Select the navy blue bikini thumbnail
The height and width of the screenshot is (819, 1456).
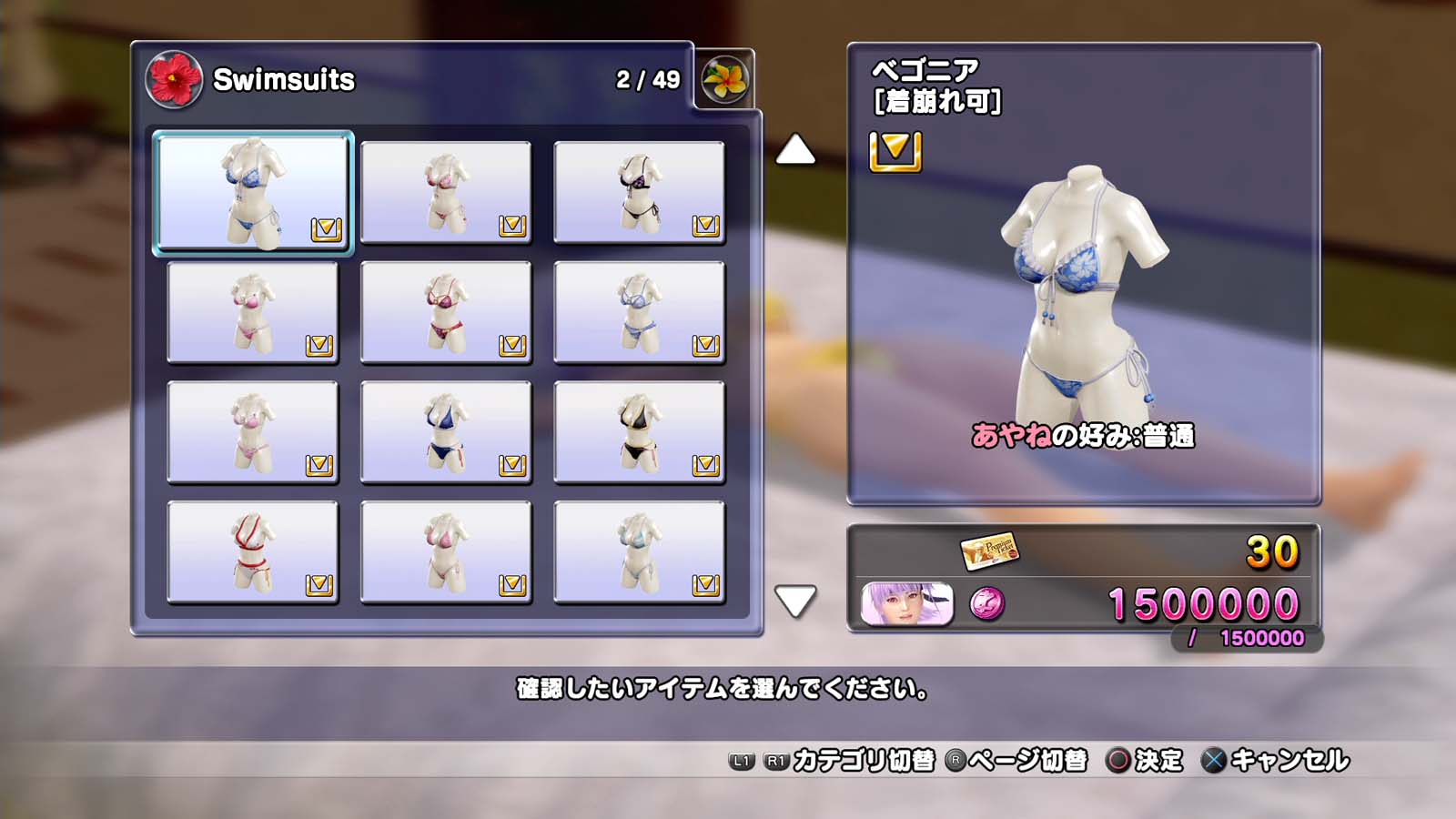pos(446,432)
